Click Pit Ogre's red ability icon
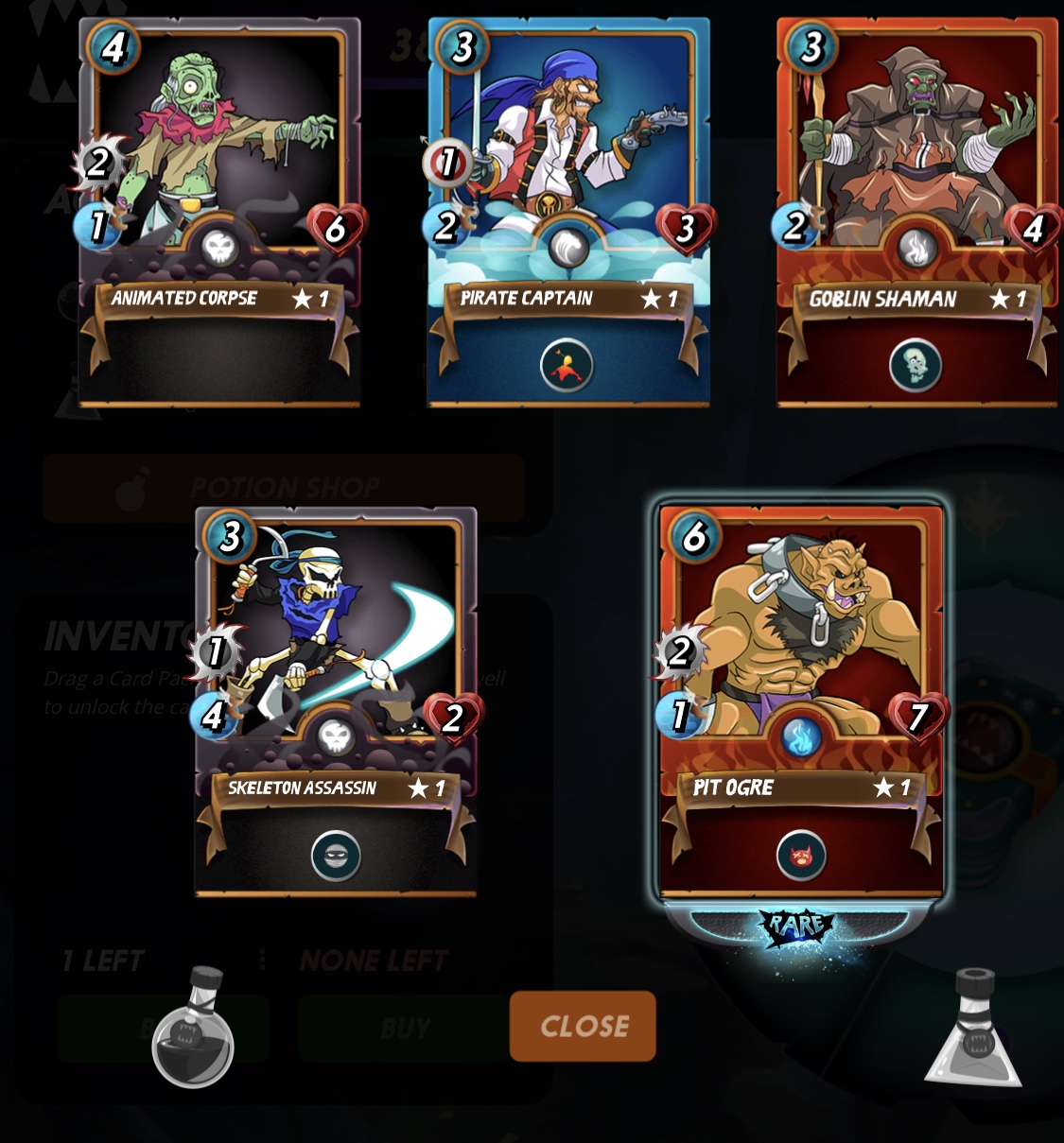Viewport: 1064px width, 1143px height. coord(801,856)
